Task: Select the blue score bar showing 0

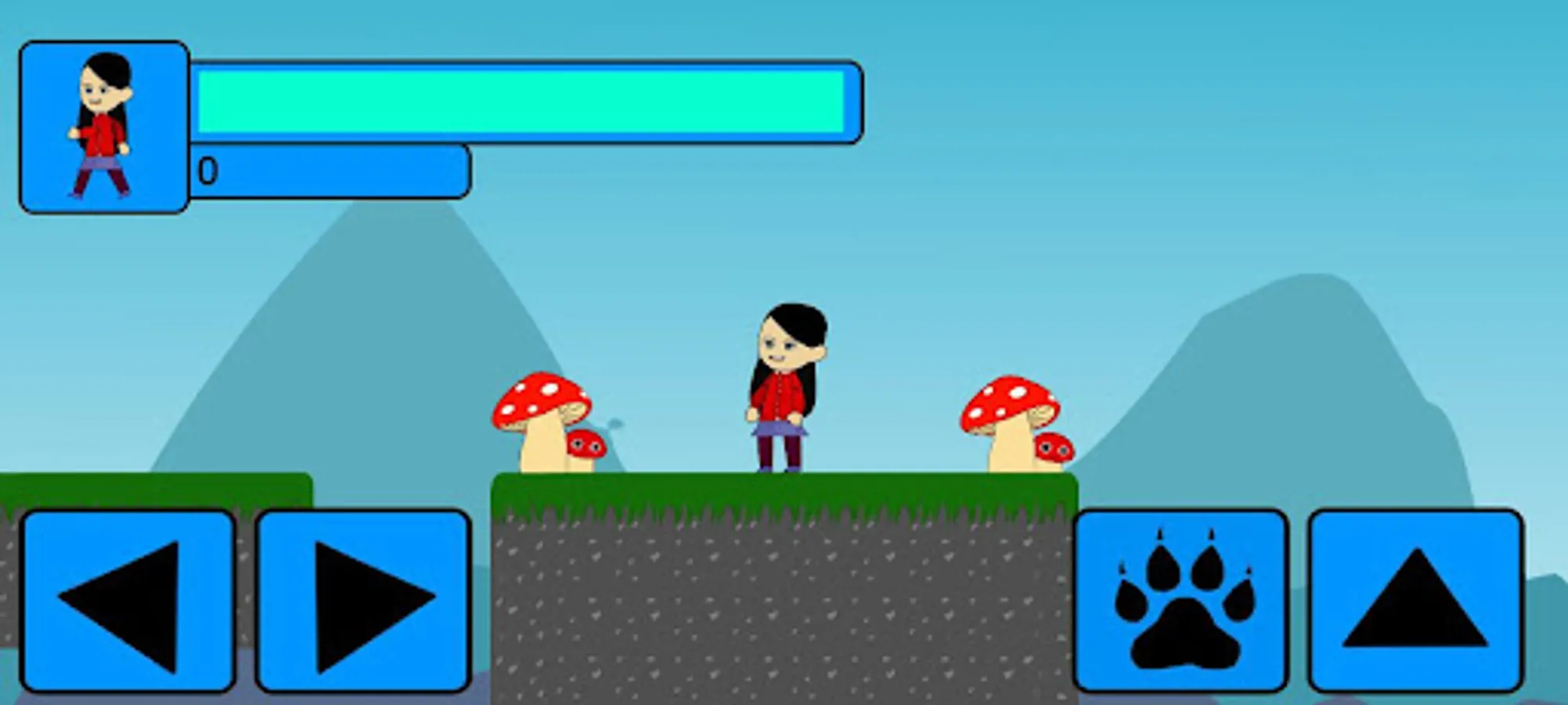Action: tap(329, 172)
